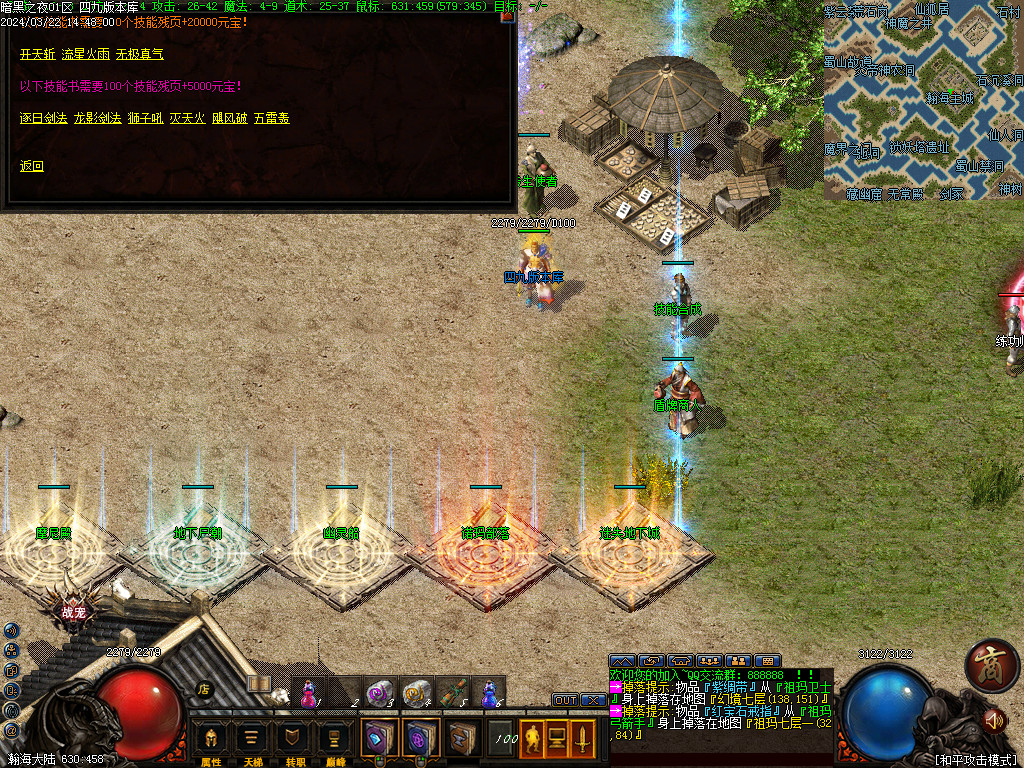Screen dimensions: 1024x768
Task: Open the minimap
Action: tap(923, 100)
